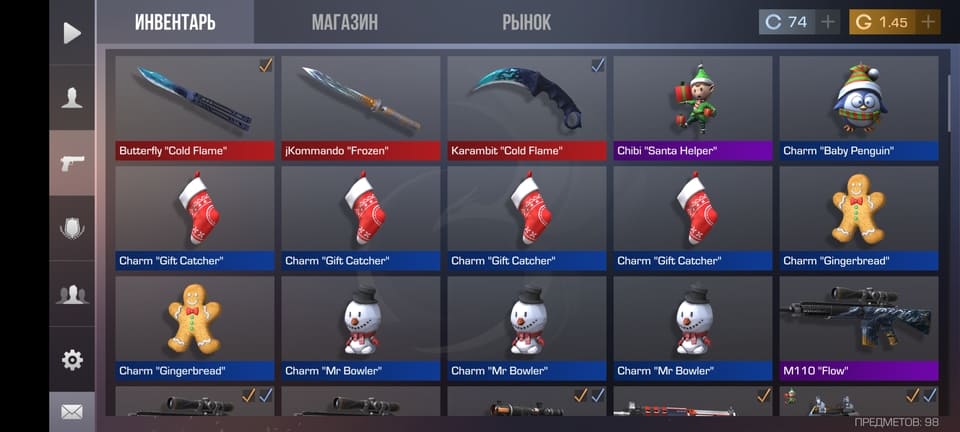Select the Butterfly "Cold Flame" knife
The height and width of the screenshot is (432, 960).
[x=195, y=107]
